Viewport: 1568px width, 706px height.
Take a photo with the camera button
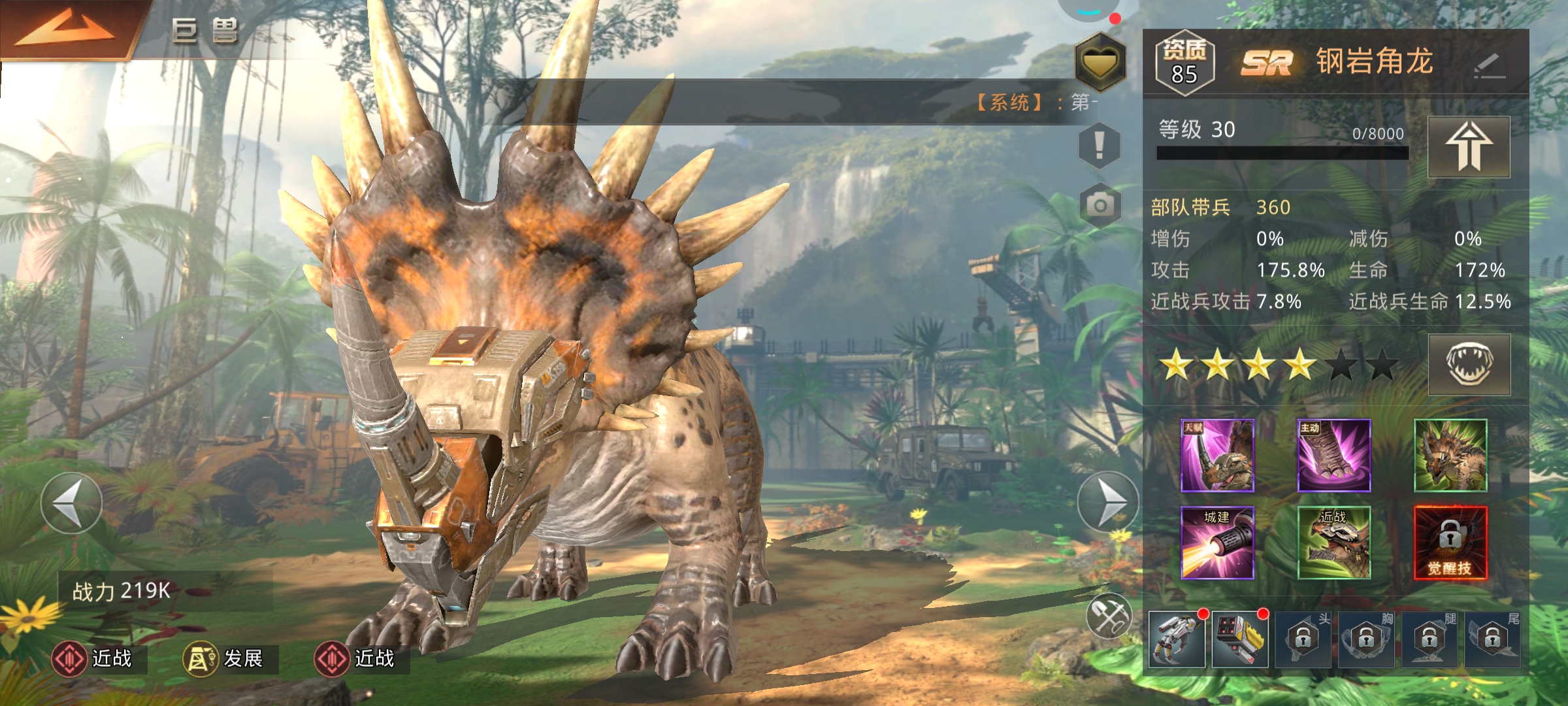1100,205
